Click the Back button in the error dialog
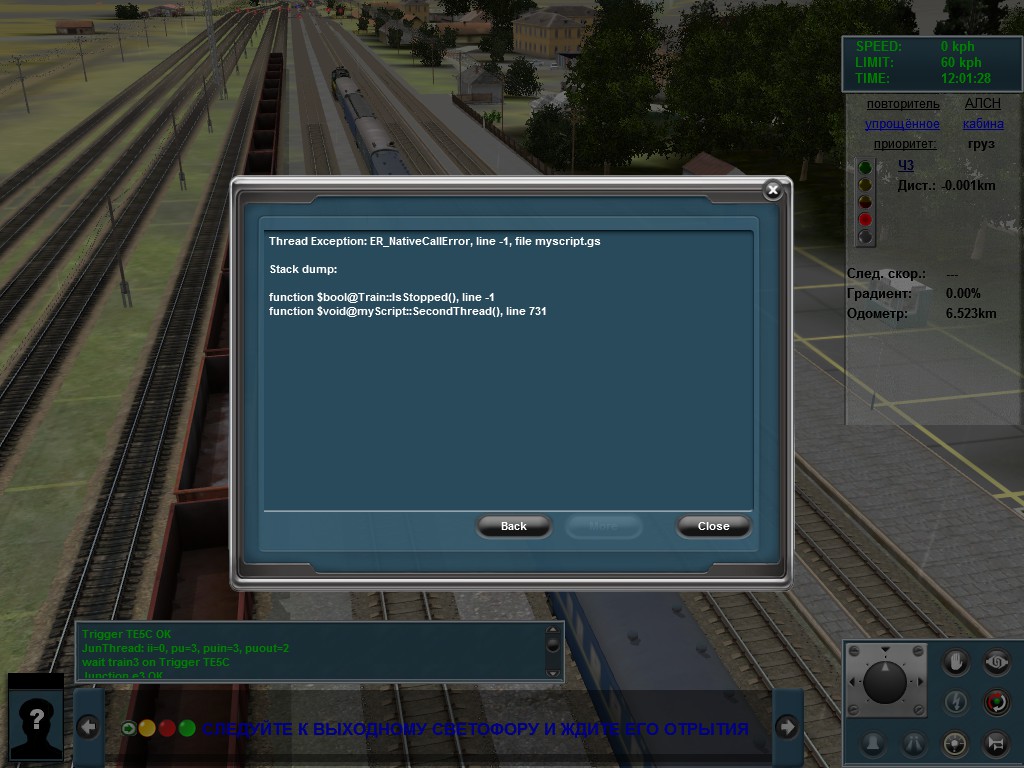The width and height of the screenshot is (1024, 768). click(x=514, y=526)
